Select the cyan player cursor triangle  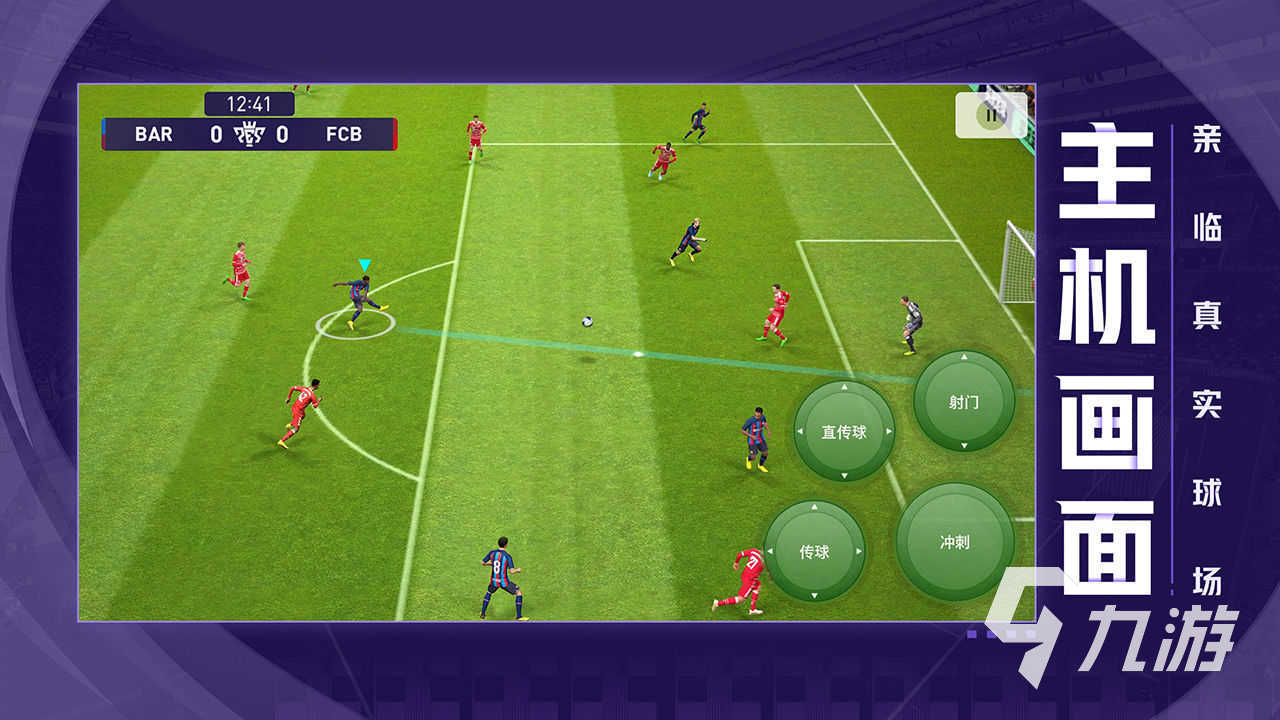pos(363,262)
